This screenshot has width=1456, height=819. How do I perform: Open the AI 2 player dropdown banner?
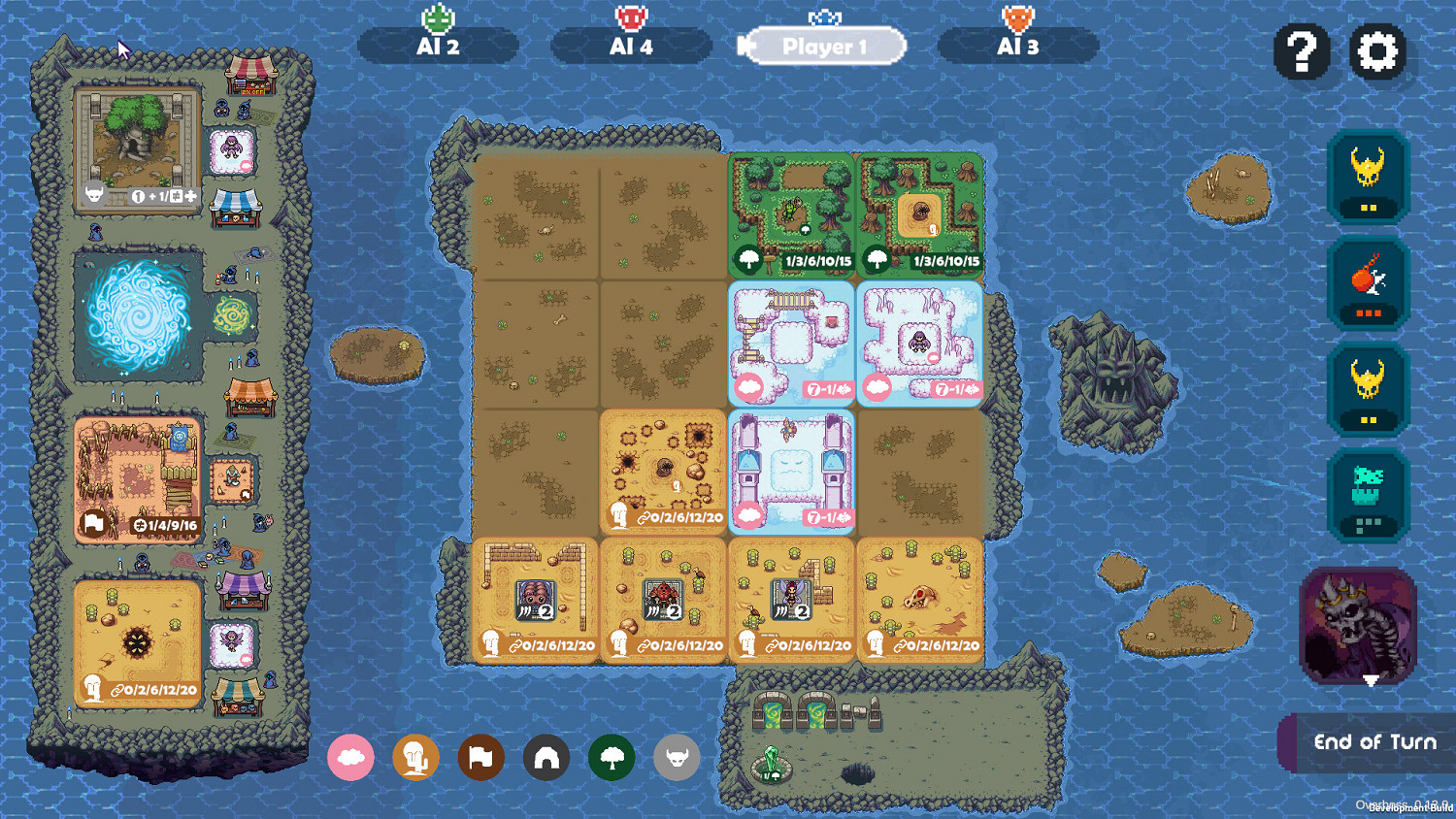pyautogui.click(x=438, y=45)
